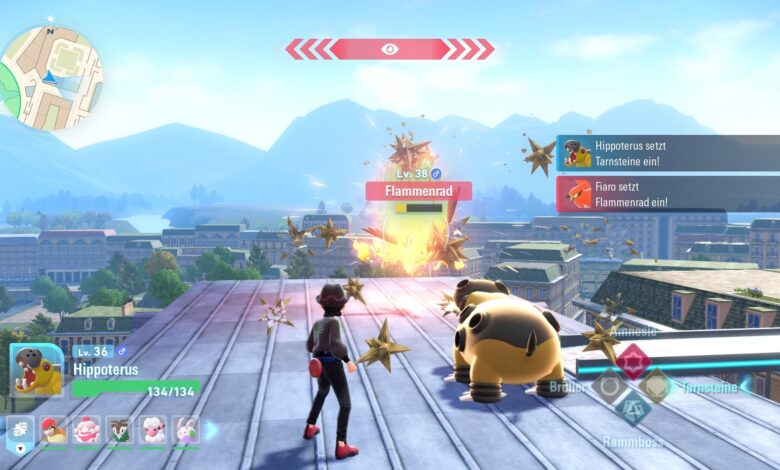Switch to the red bird party Pokémon
This screenshot has height=470, width=780.
53,431
